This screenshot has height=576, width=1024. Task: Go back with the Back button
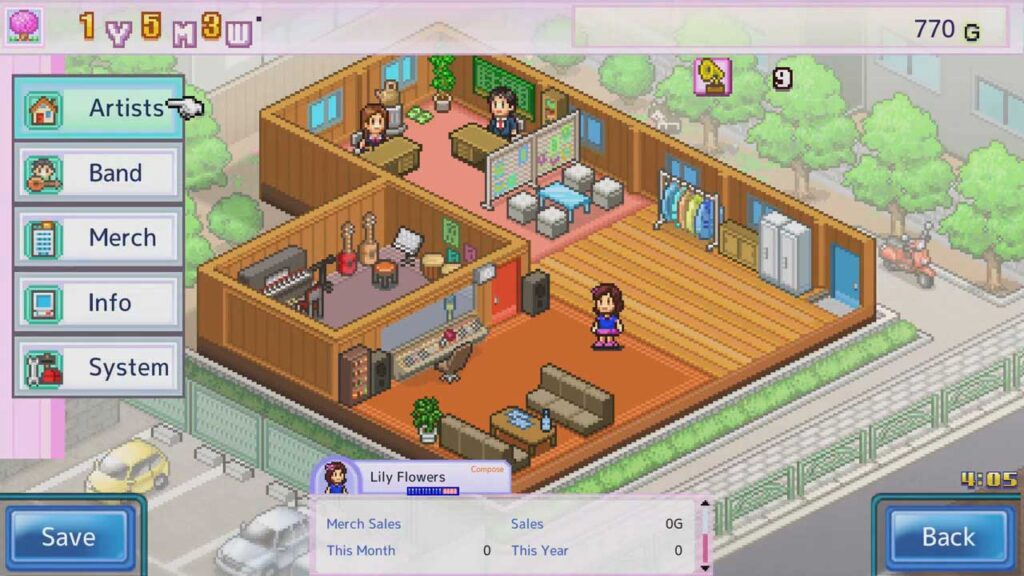pos(947,537)
